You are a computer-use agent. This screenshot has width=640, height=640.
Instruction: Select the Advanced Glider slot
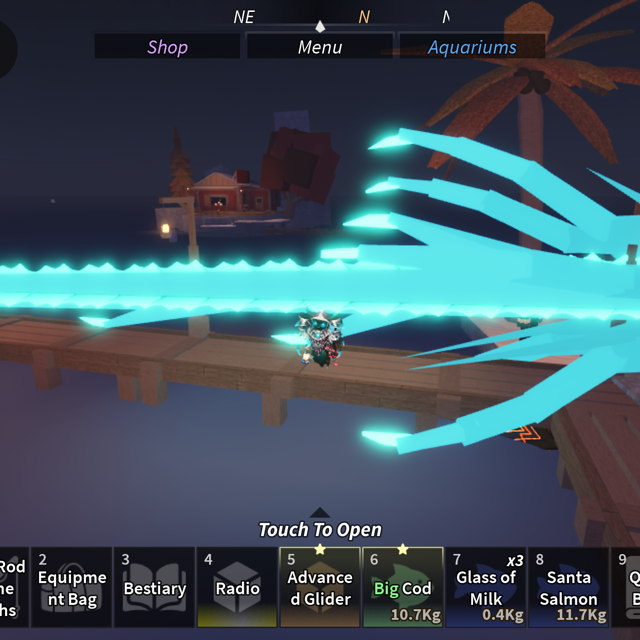coord(320,587)
